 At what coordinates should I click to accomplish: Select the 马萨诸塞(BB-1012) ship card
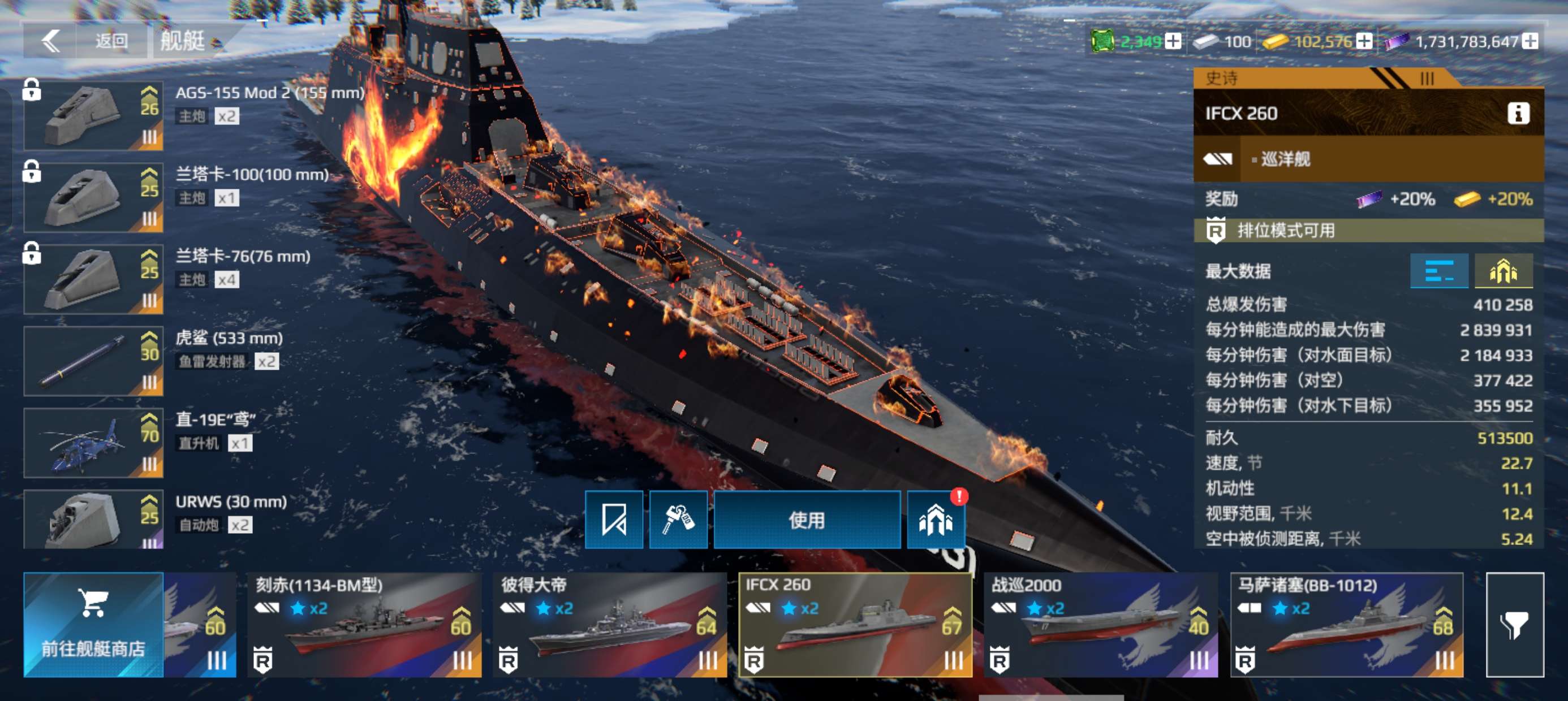(1346, 625)
